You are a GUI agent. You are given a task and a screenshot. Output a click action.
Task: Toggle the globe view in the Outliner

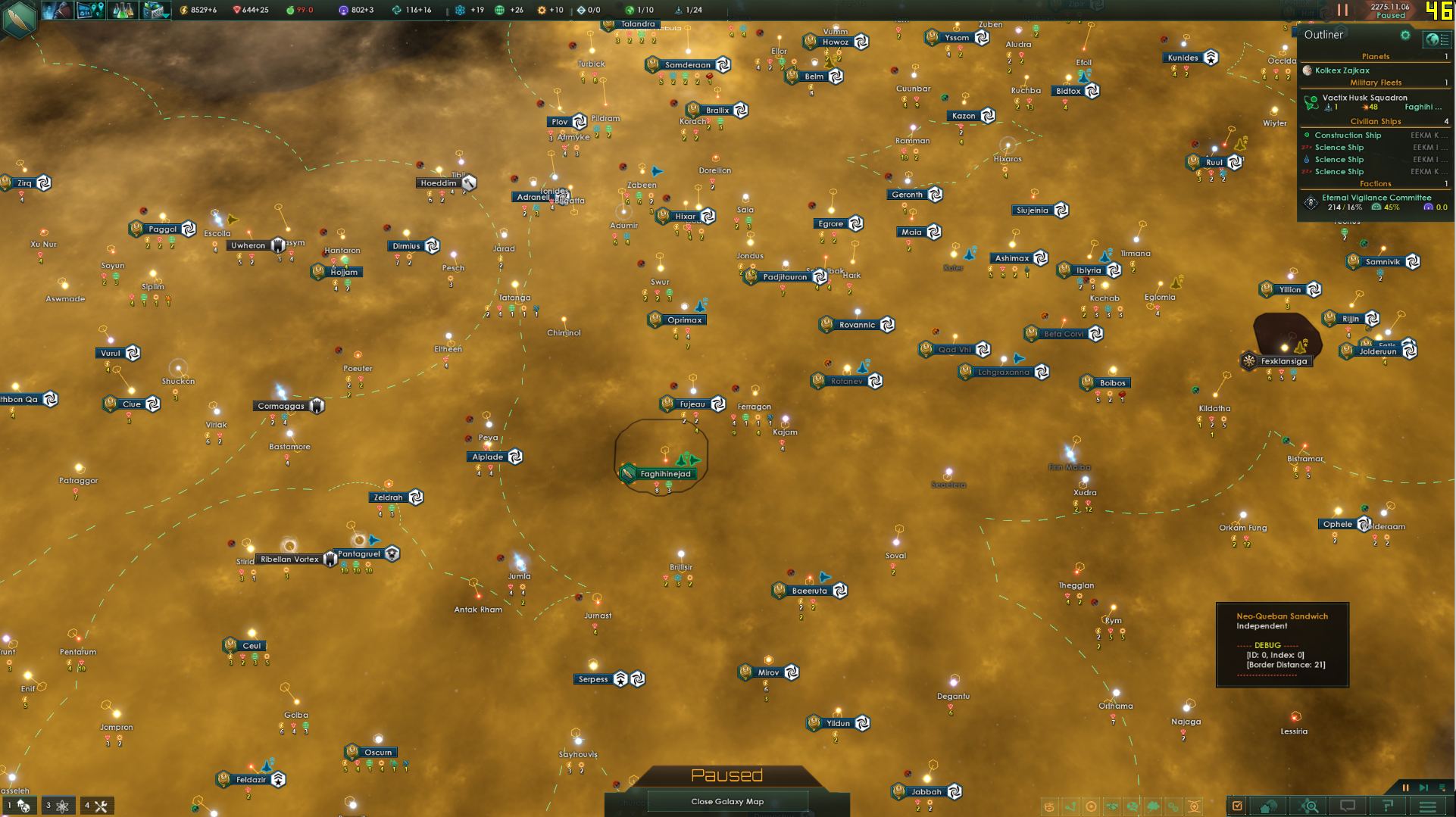(1432, 39)
